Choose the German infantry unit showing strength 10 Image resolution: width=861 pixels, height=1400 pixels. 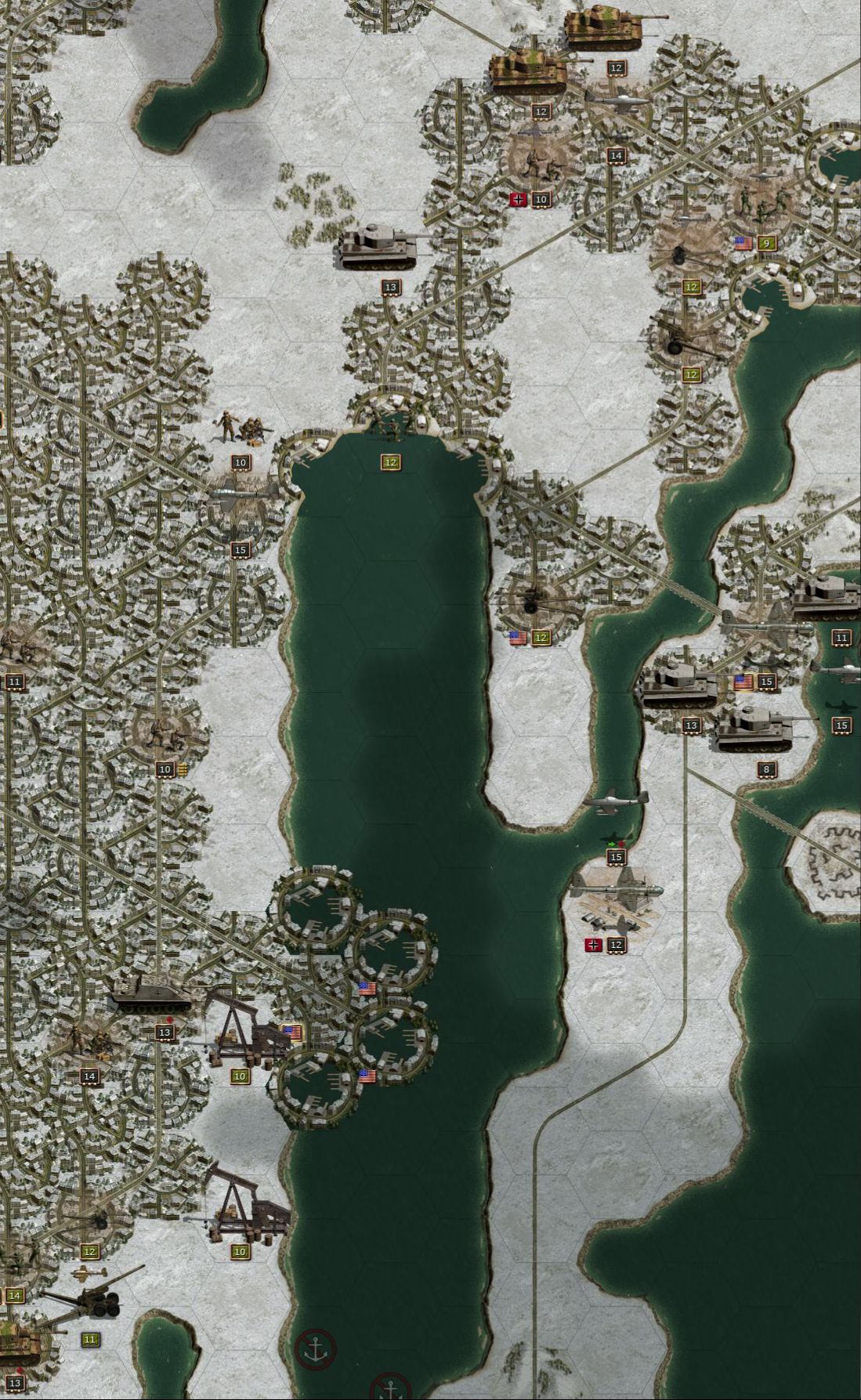click(541, 162)
